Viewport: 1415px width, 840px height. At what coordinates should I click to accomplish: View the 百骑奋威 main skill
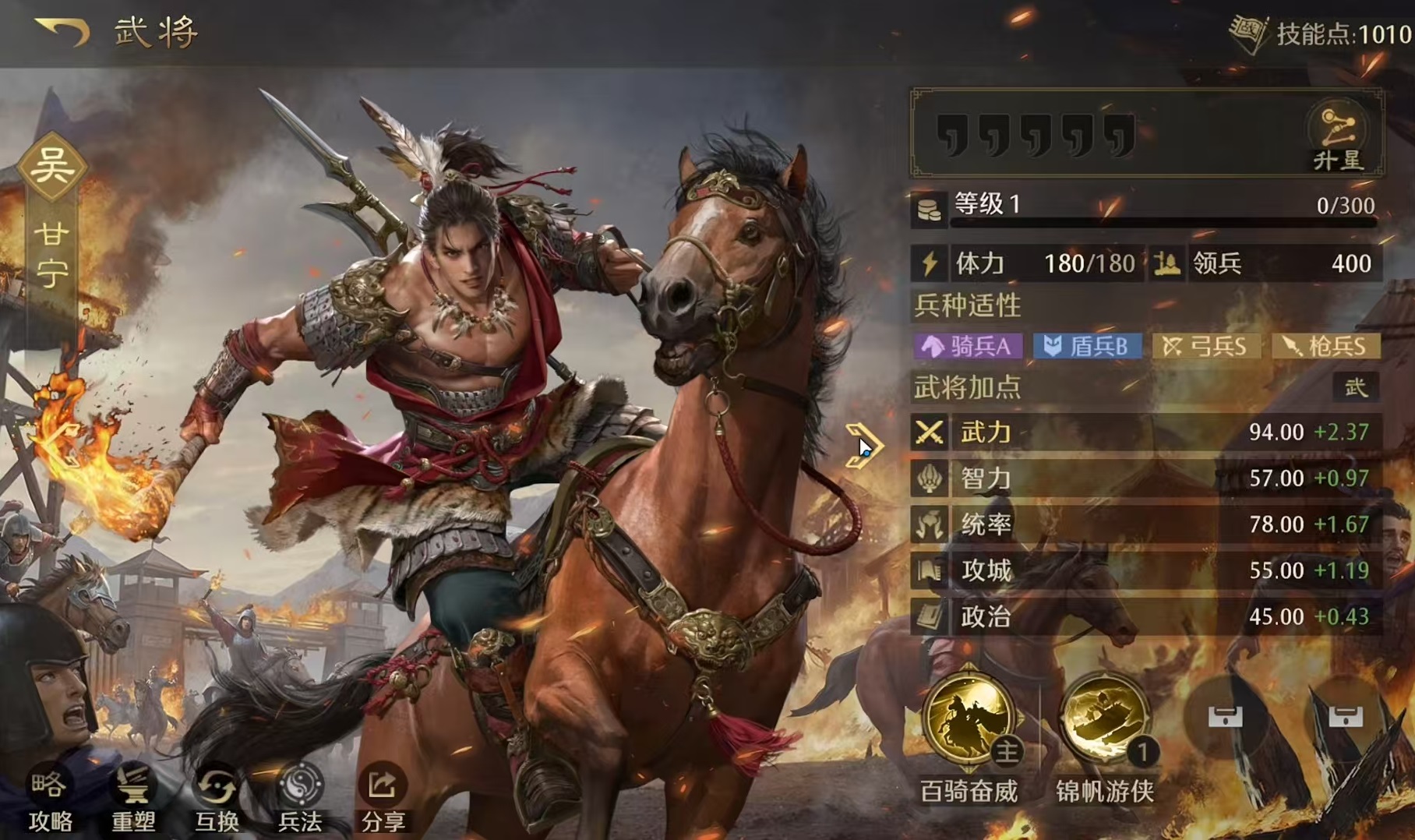click(x=969, y=720)
